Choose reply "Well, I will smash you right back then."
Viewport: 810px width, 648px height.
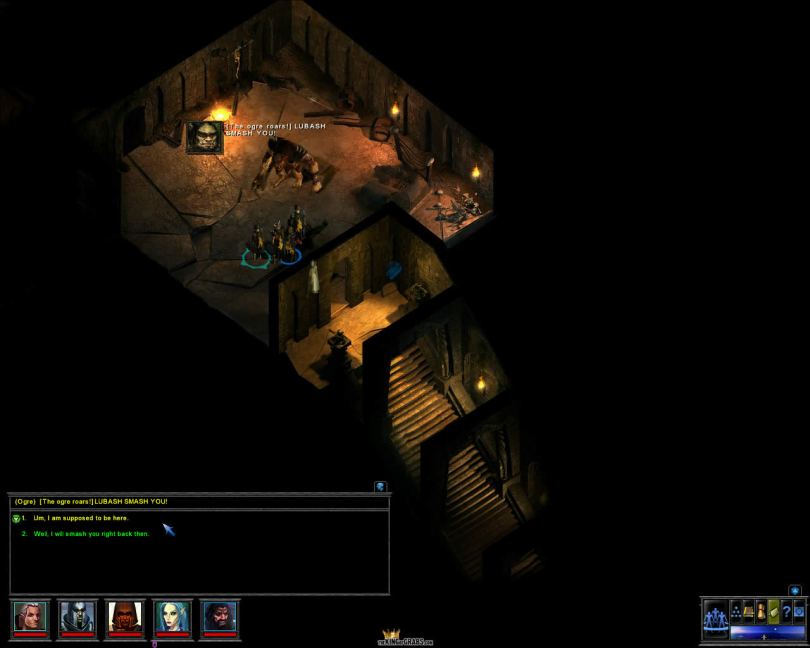[91, 534]
